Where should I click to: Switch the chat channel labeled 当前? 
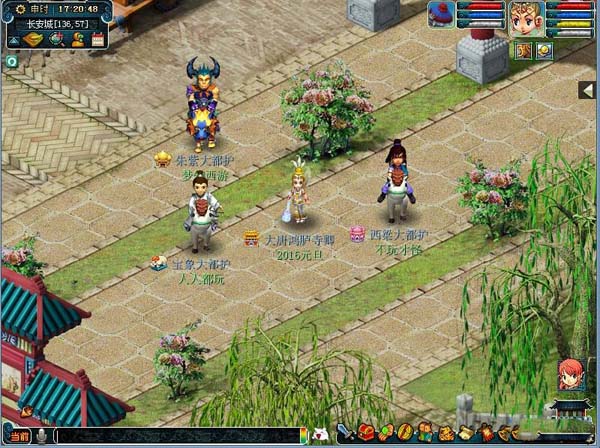click(x=19, y=436)
